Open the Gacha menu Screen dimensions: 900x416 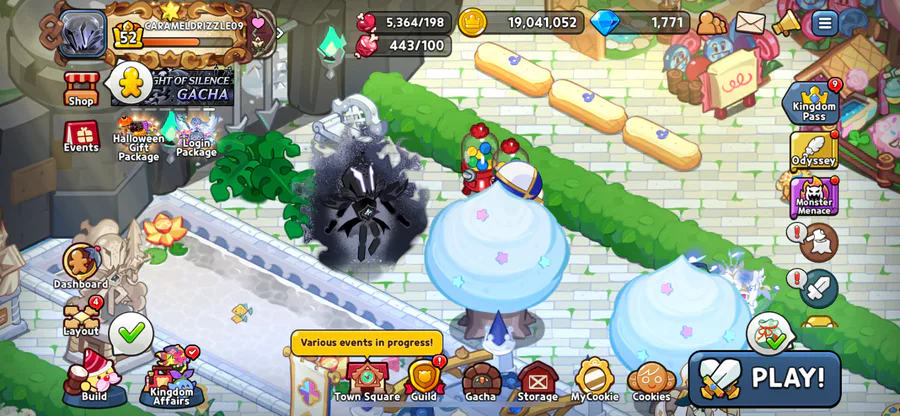[x=481, y=381]
